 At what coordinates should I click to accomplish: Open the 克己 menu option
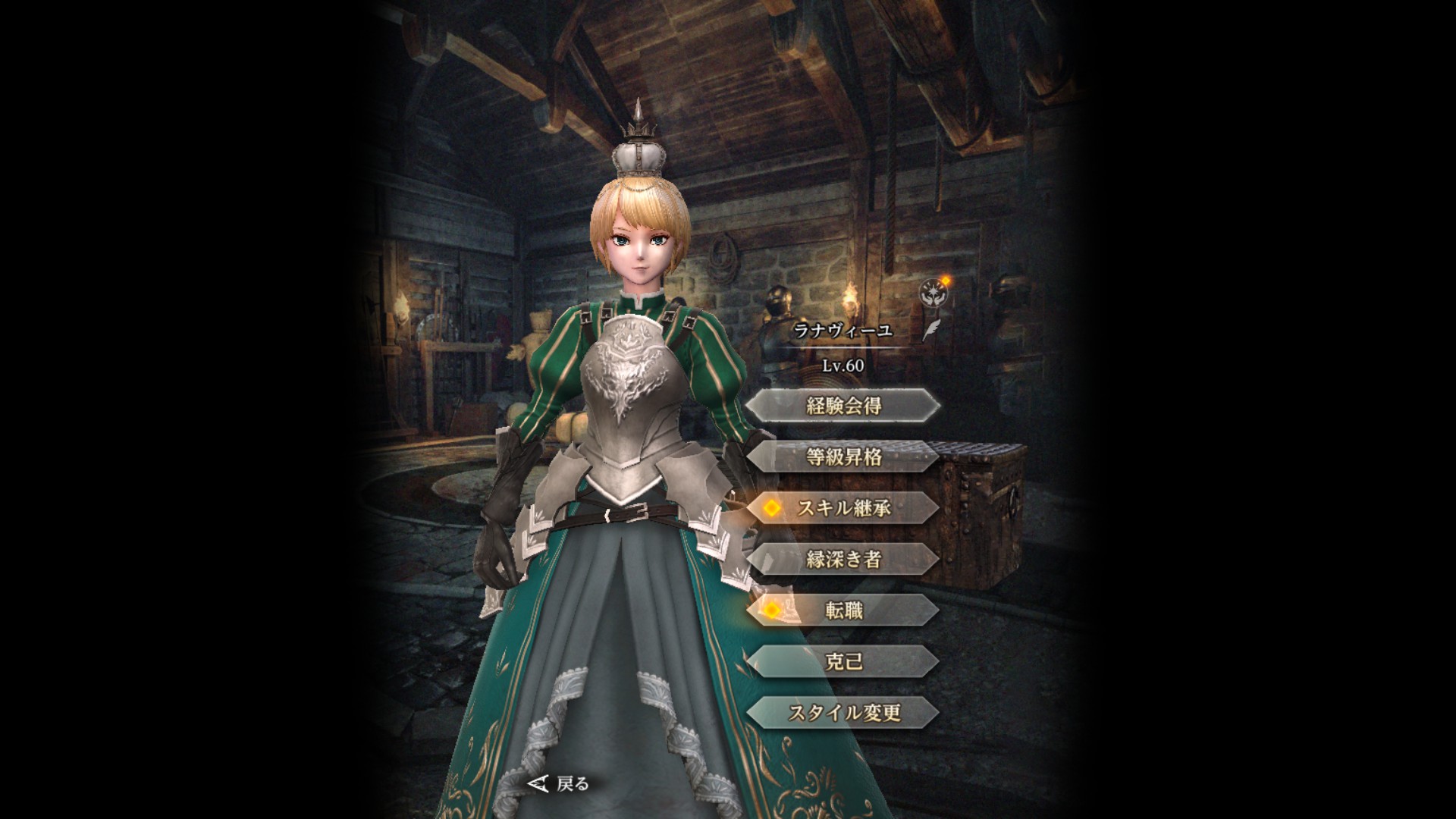[843, 661]
